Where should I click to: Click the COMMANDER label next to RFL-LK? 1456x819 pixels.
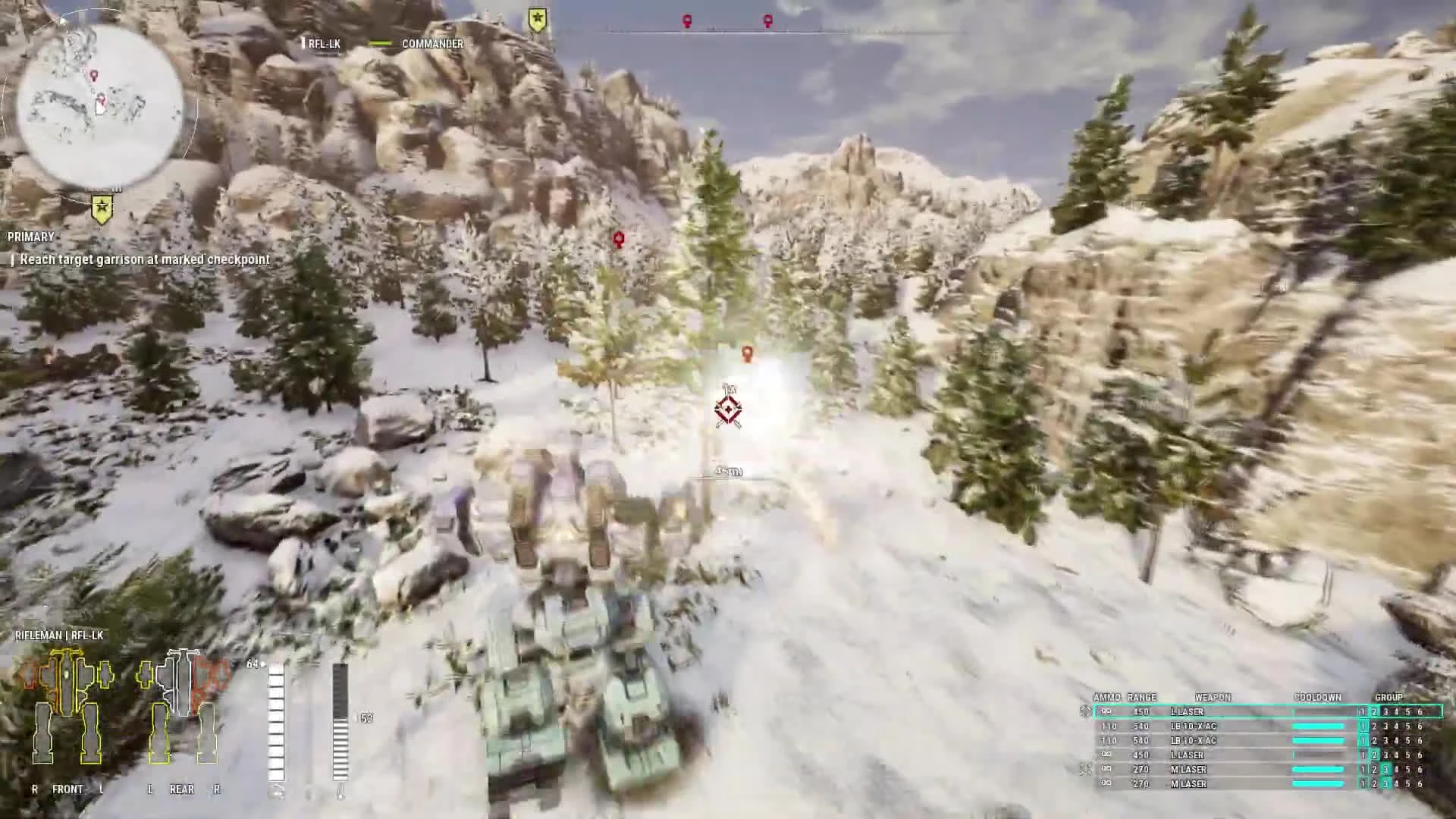tap(431, 44)
